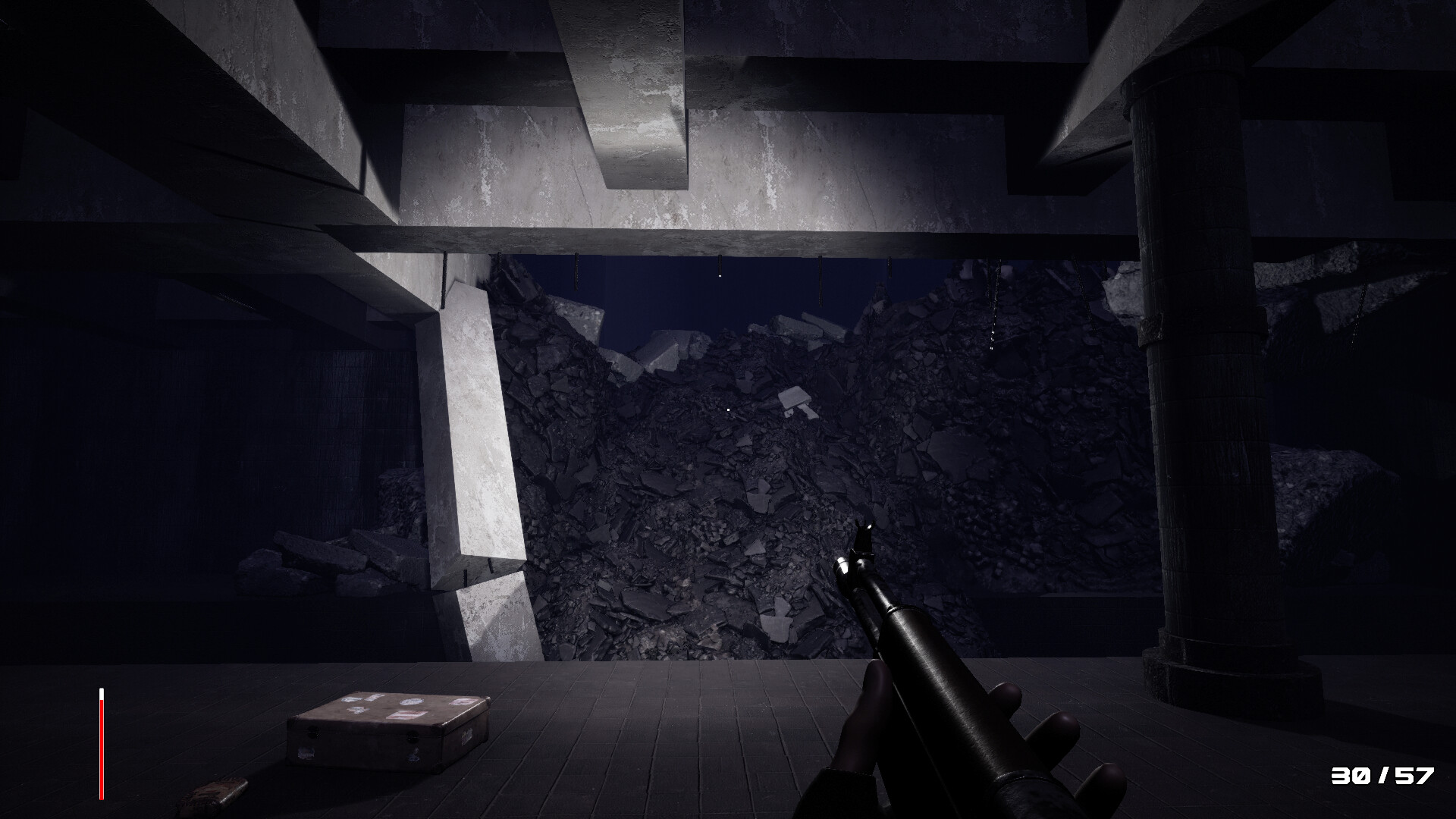Image resolution: width=1456 pixels, height=819 pixels.
Task: Click the circular sticker on the suitcase lid
Action: point(411,701)
